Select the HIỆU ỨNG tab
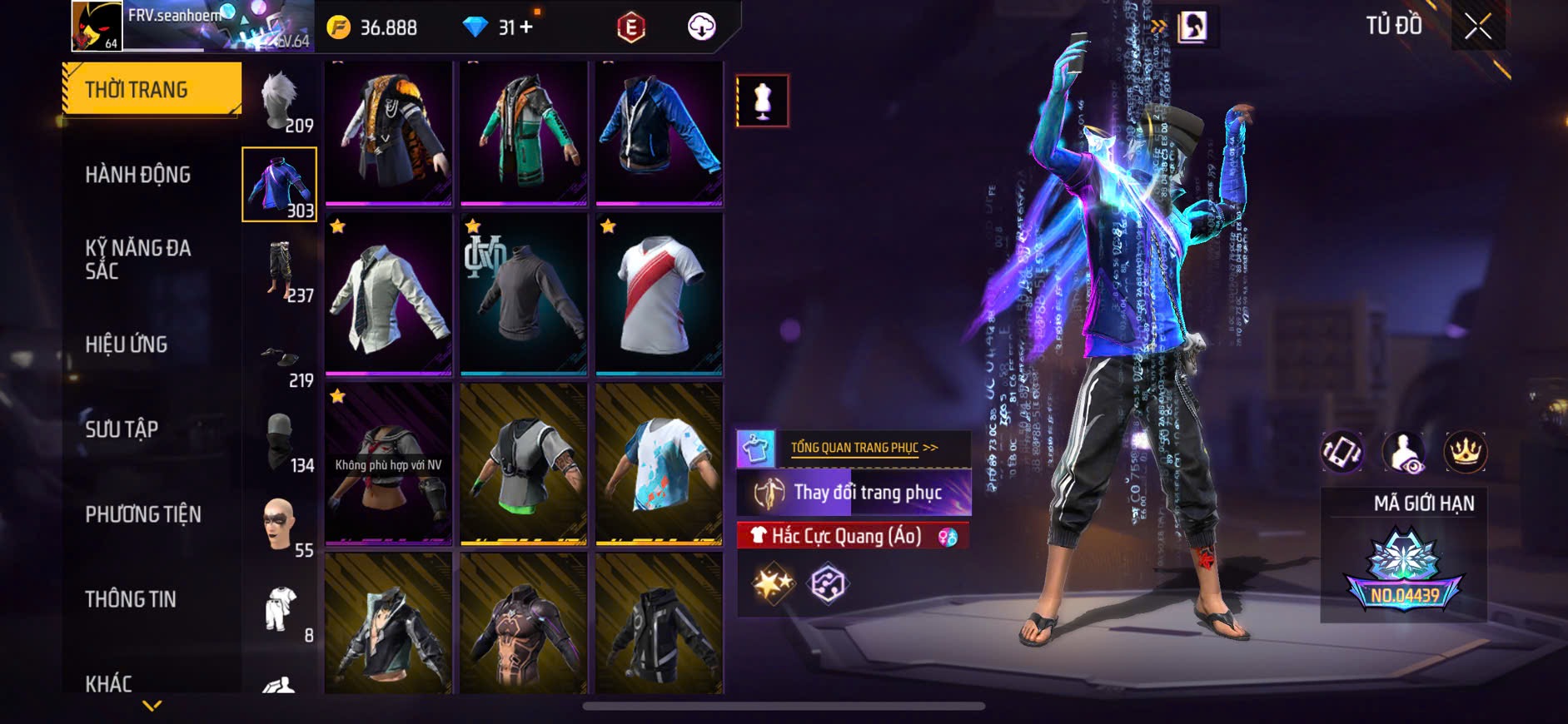Screen dimensions: 1568x724 127,345
